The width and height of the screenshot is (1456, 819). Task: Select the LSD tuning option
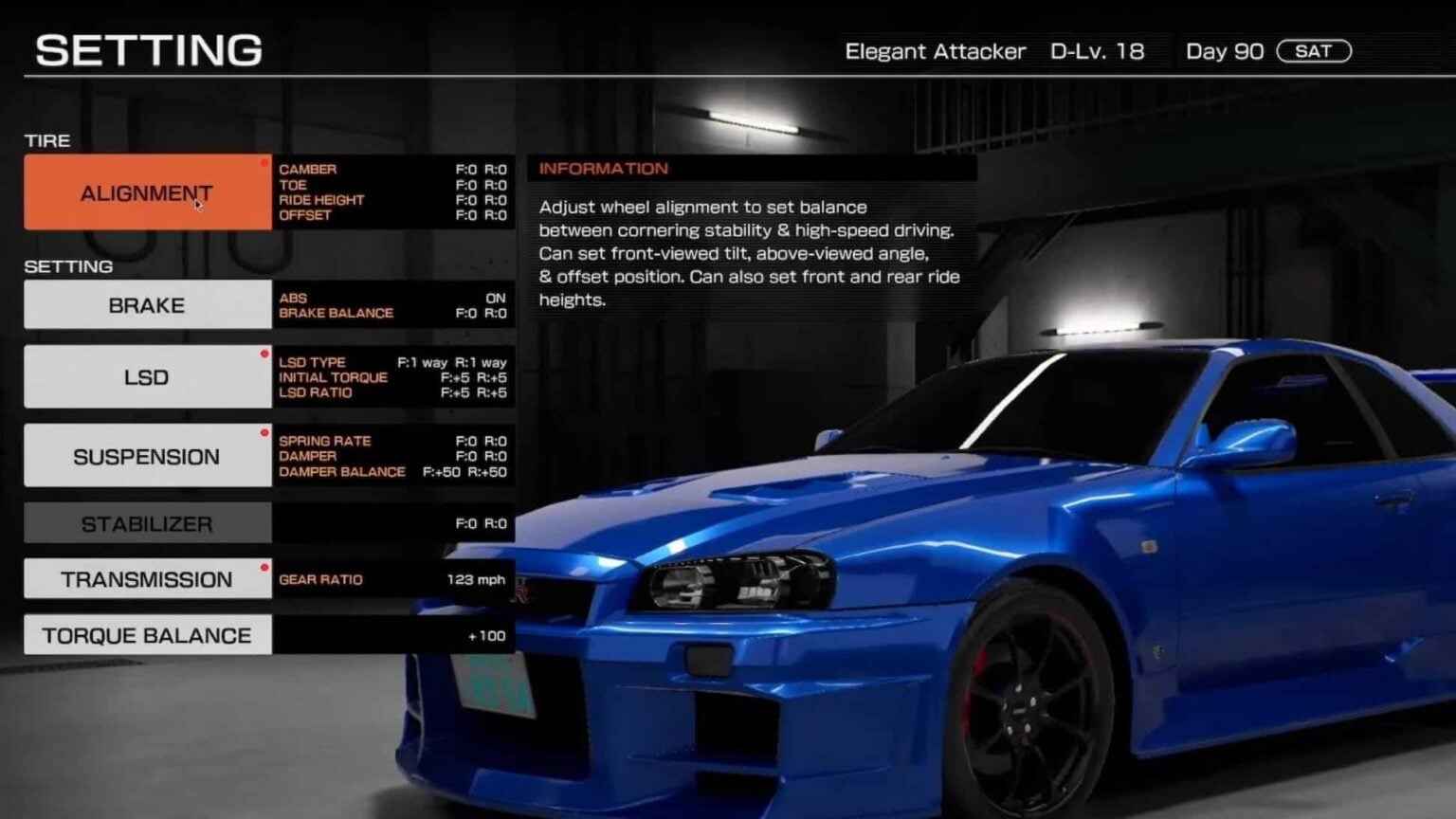click(147, 376)
